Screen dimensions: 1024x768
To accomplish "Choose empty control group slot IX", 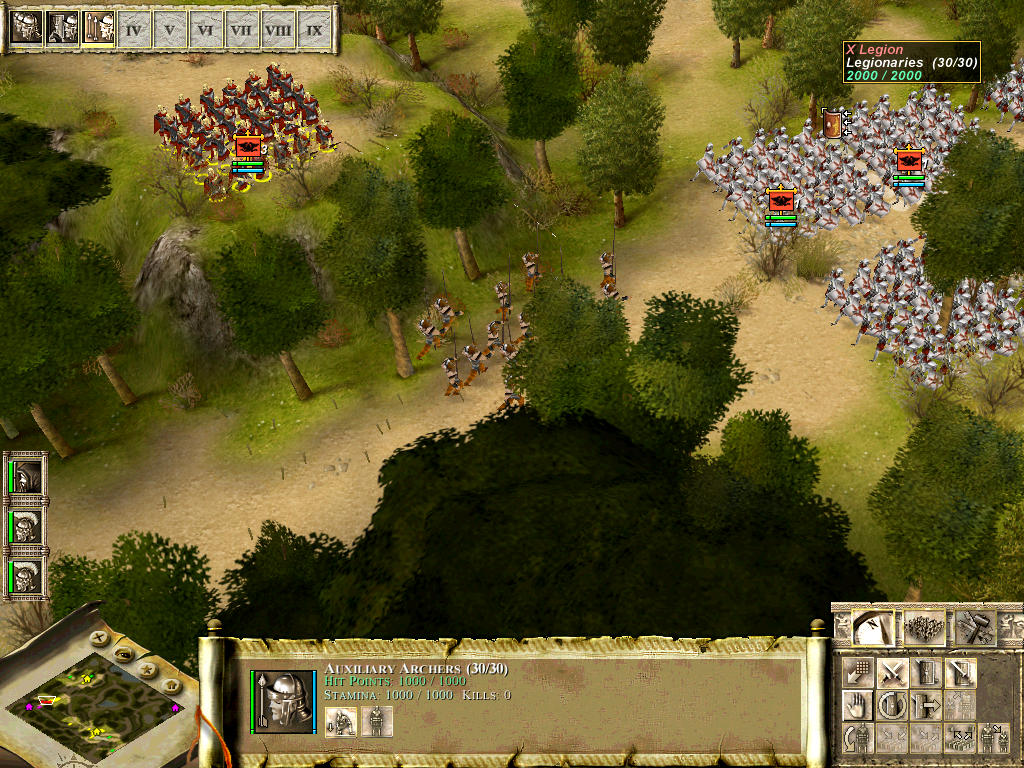I will click(x=314, y=30).
